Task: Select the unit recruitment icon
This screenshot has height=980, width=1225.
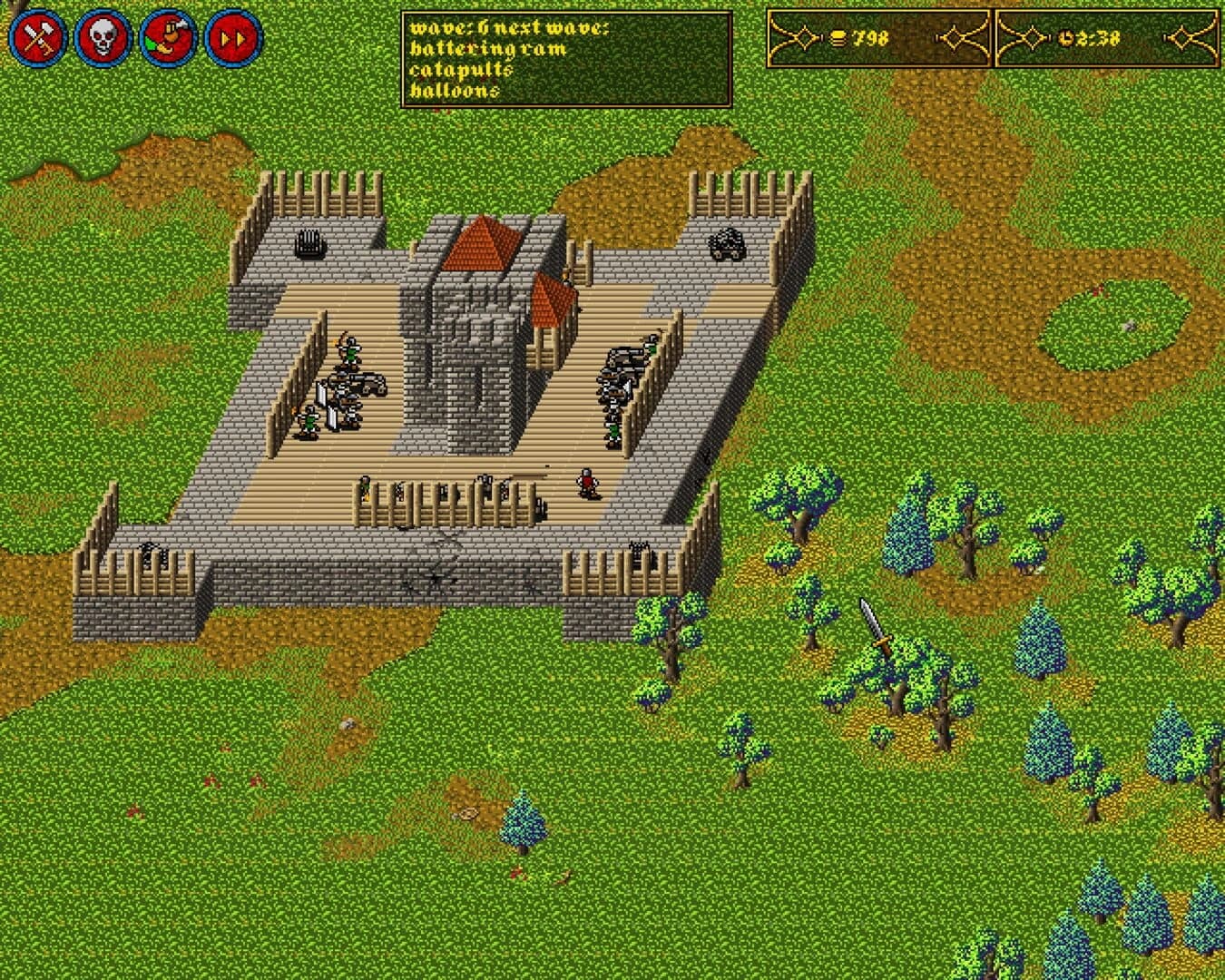Action: point(167,36)
